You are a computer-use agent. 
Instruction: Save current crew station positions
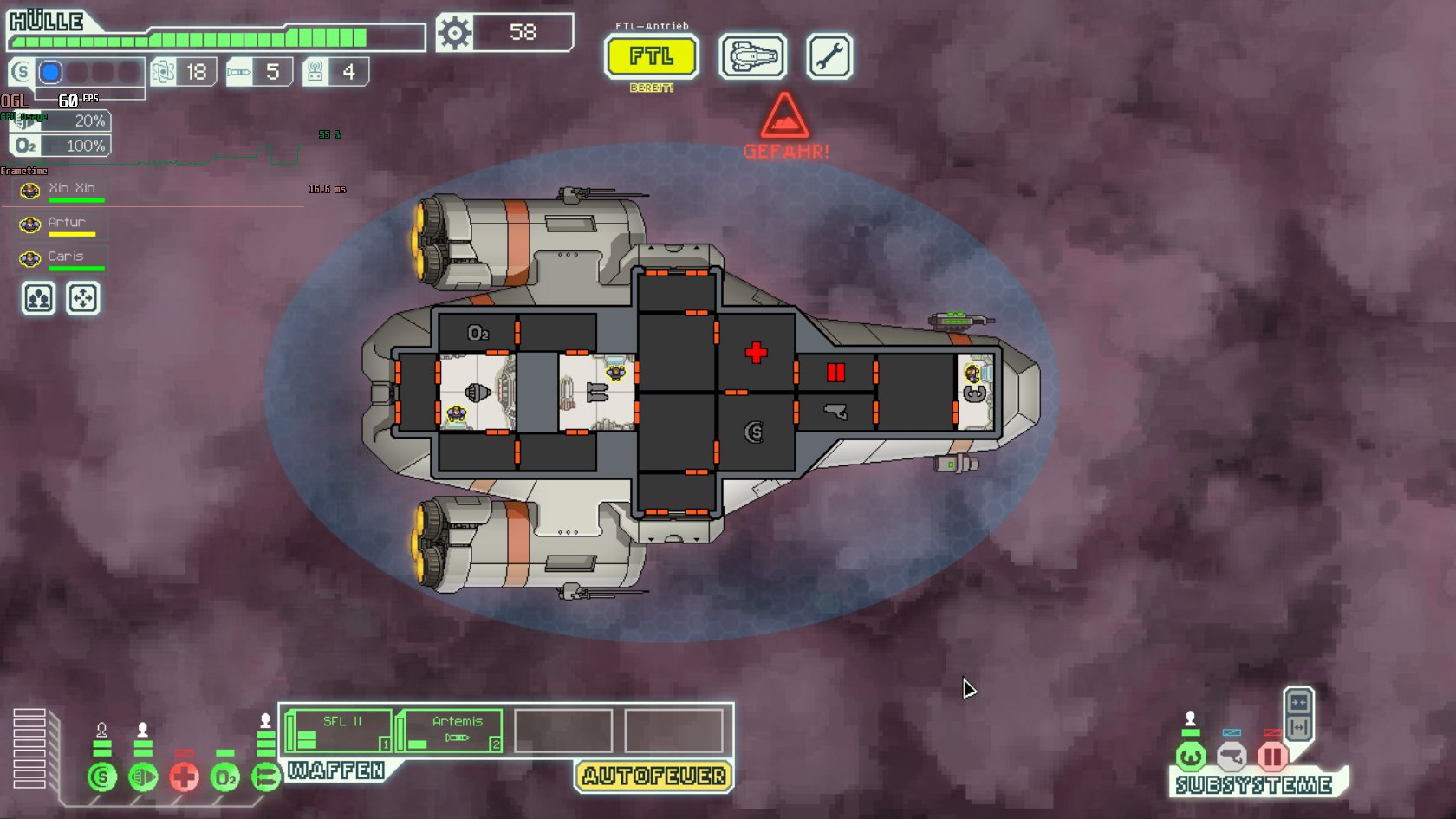38,299
